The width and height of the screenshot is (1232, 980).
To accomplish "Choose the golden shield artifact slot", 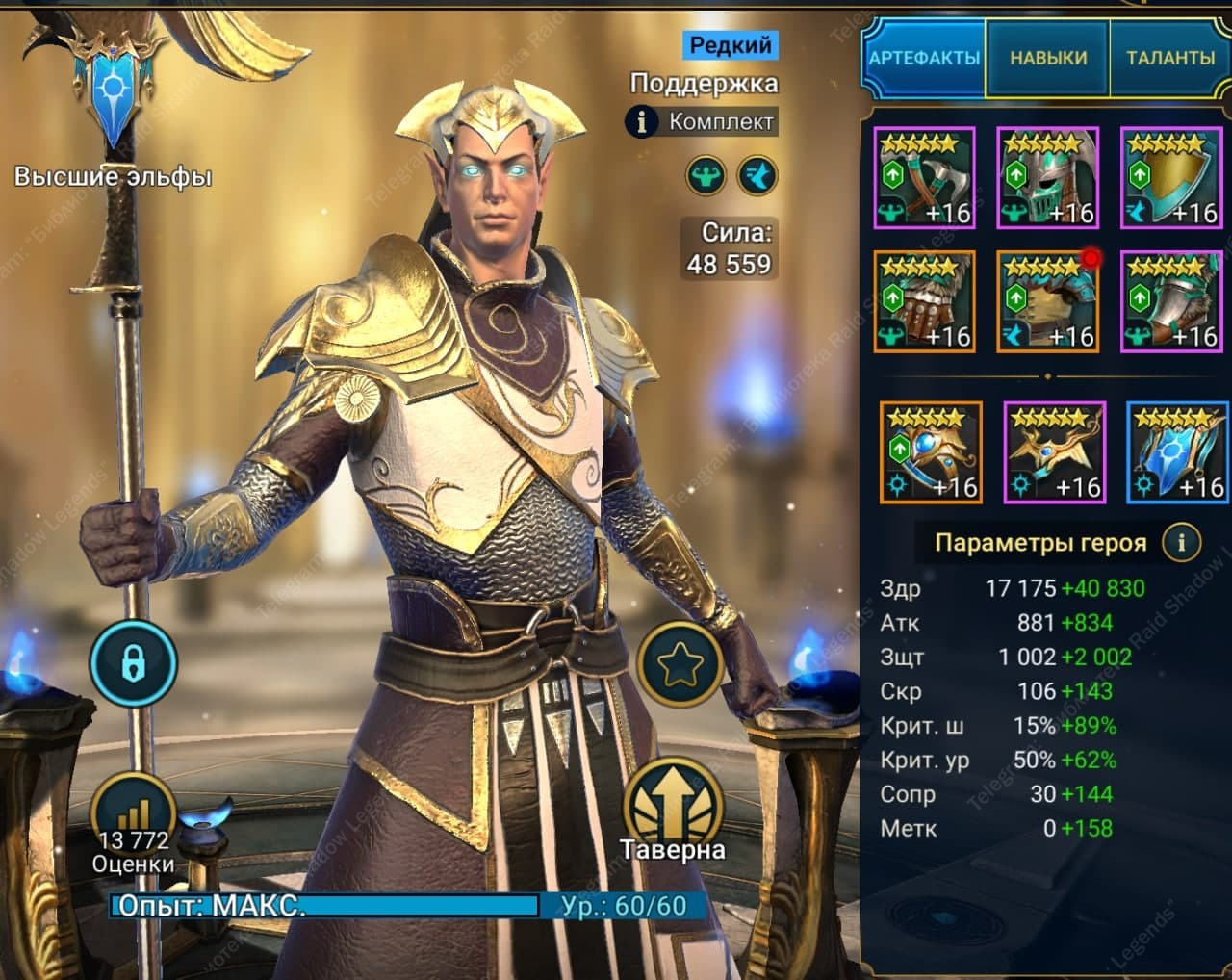I will point(1171,179).
